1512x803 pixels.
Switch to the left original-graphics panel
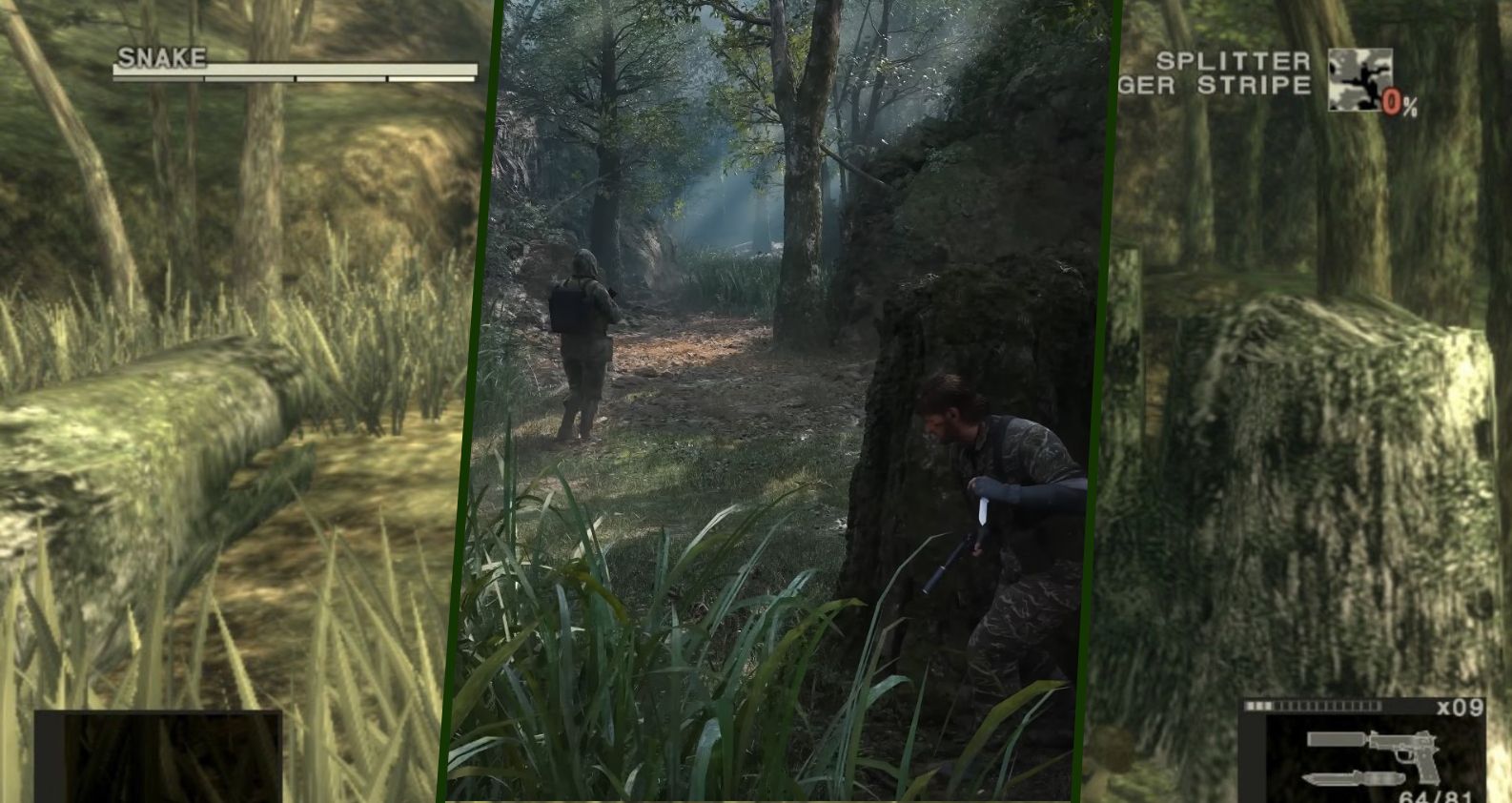coord(219,401)
